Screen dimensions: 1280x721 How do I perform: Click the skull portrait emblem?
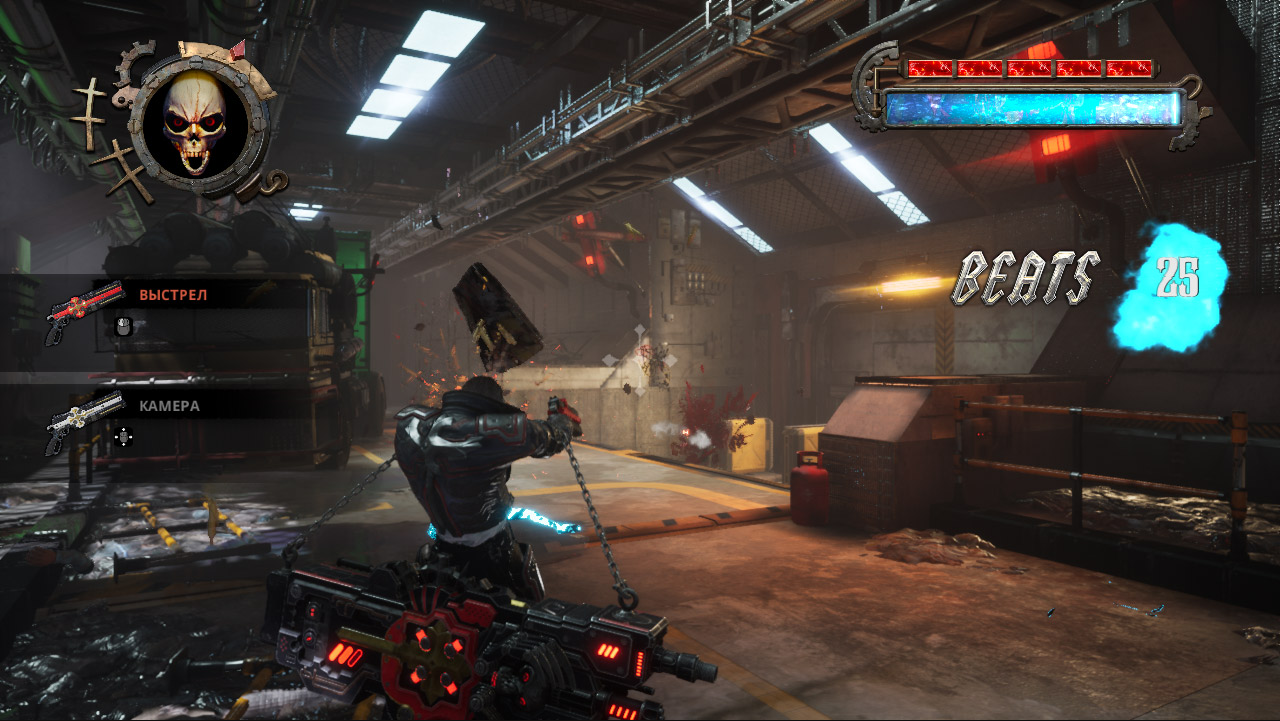[196, 123]
